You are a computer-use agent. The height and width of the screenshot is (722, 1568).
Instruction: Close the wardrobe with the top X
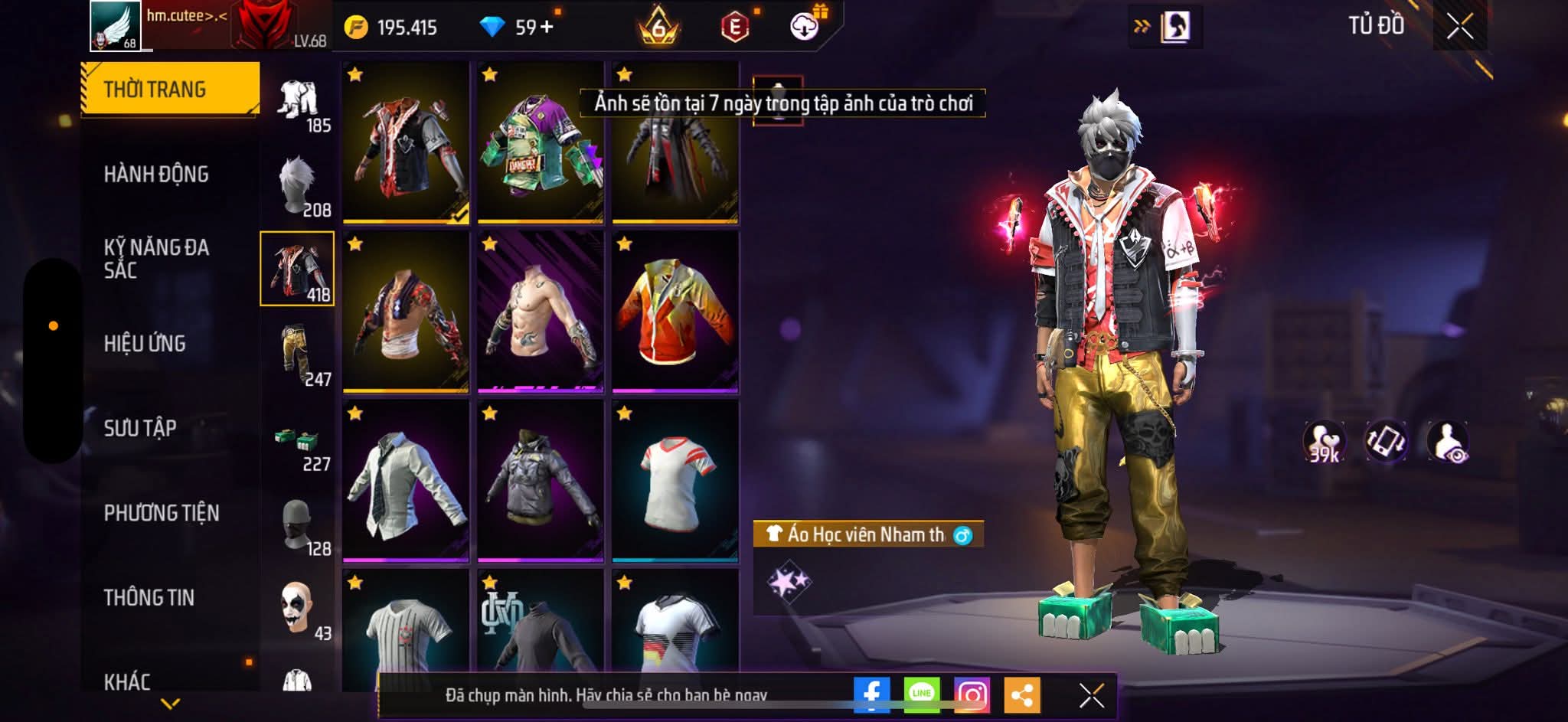1459,27
